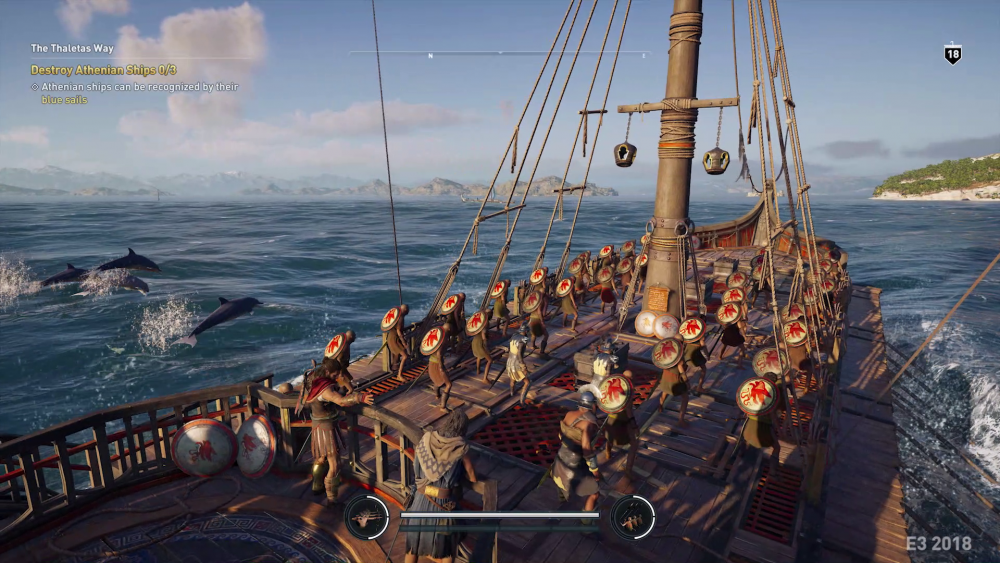
Task: Open The Thaletas Way quest tracker
Action: (72, 48)
